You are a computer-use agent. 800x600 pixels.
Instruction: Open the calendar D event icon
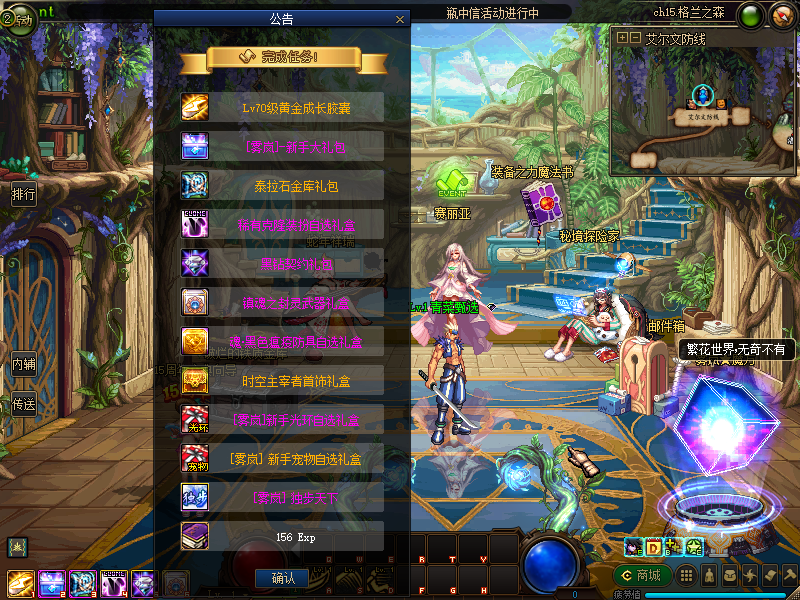(653, 547)
